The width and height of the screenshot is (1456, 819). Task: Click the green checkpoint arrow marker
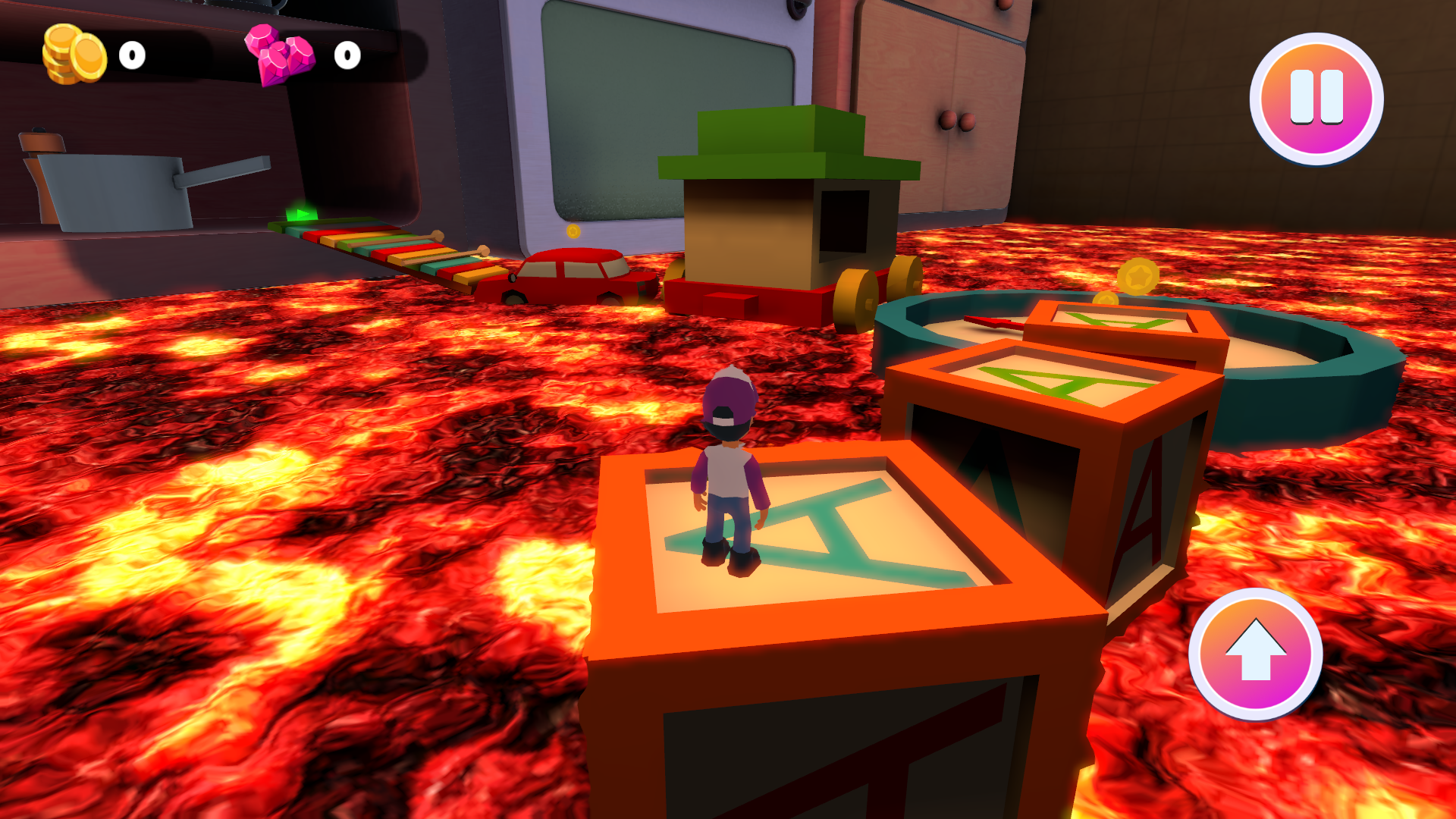[301, 215]
